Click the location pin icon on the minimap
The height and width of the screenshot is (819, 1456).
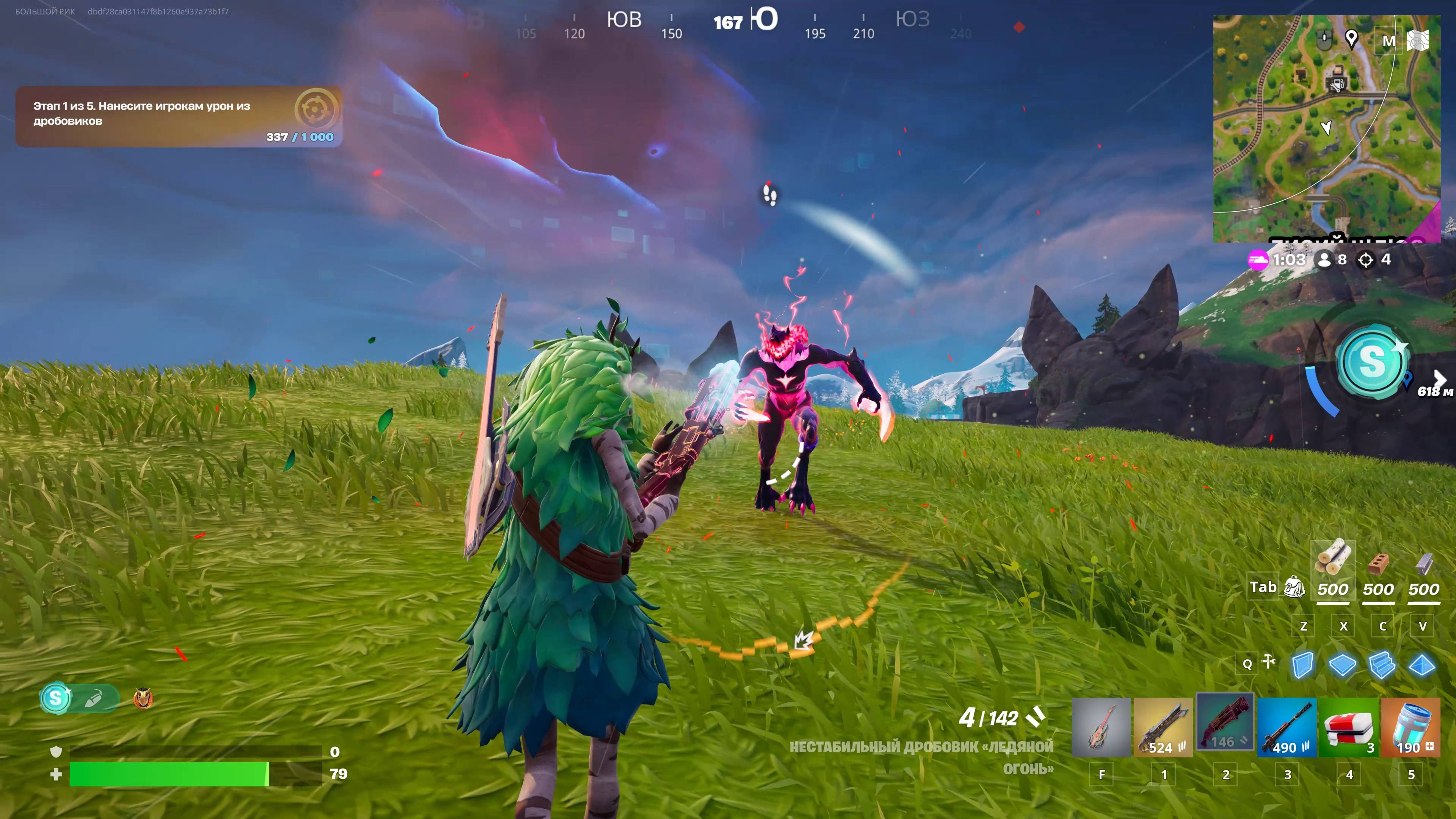click(1352, 40)
